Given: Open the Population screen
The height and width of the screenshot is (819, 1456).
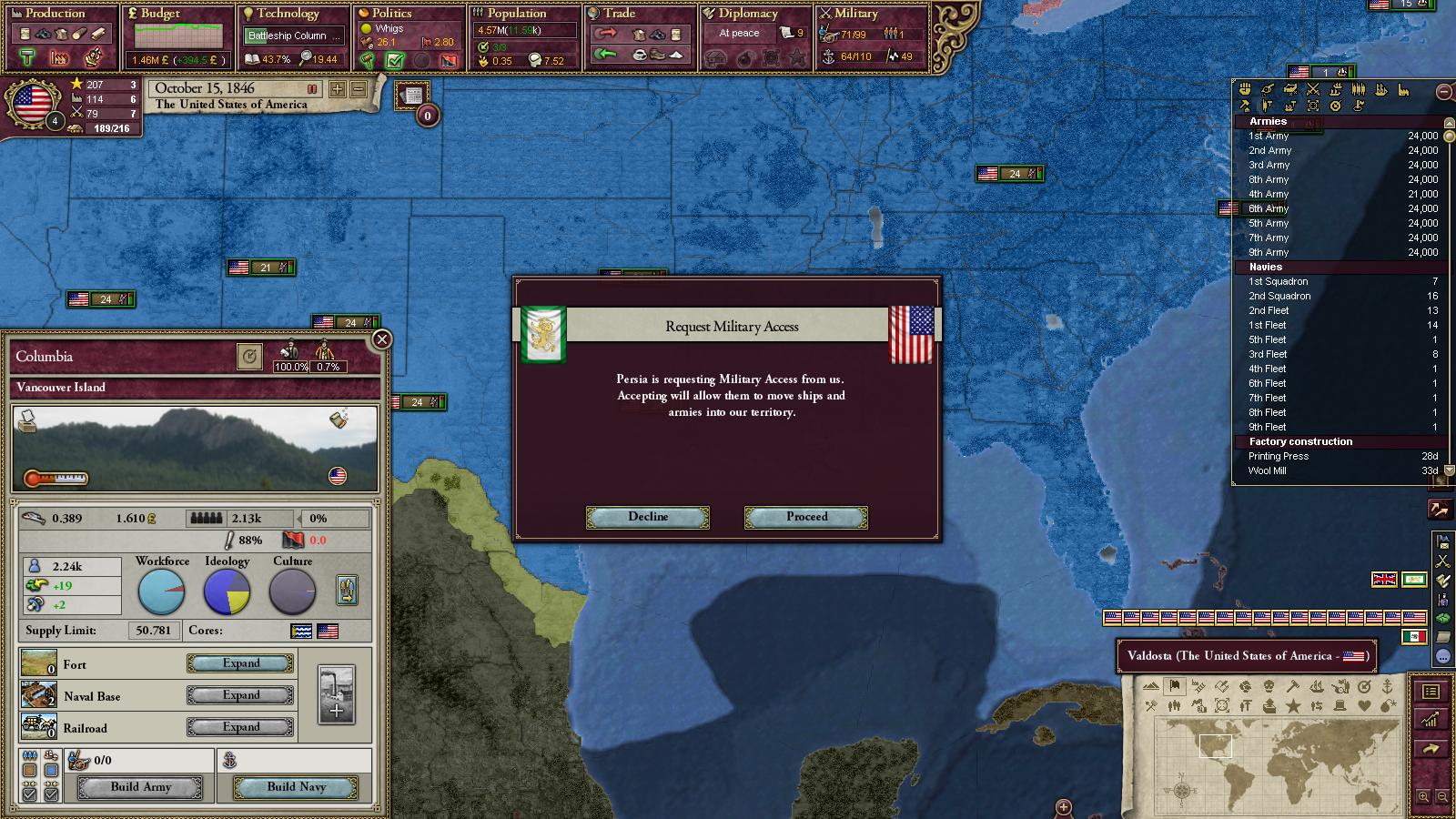Looking at the screenshot, I should 516,14.
